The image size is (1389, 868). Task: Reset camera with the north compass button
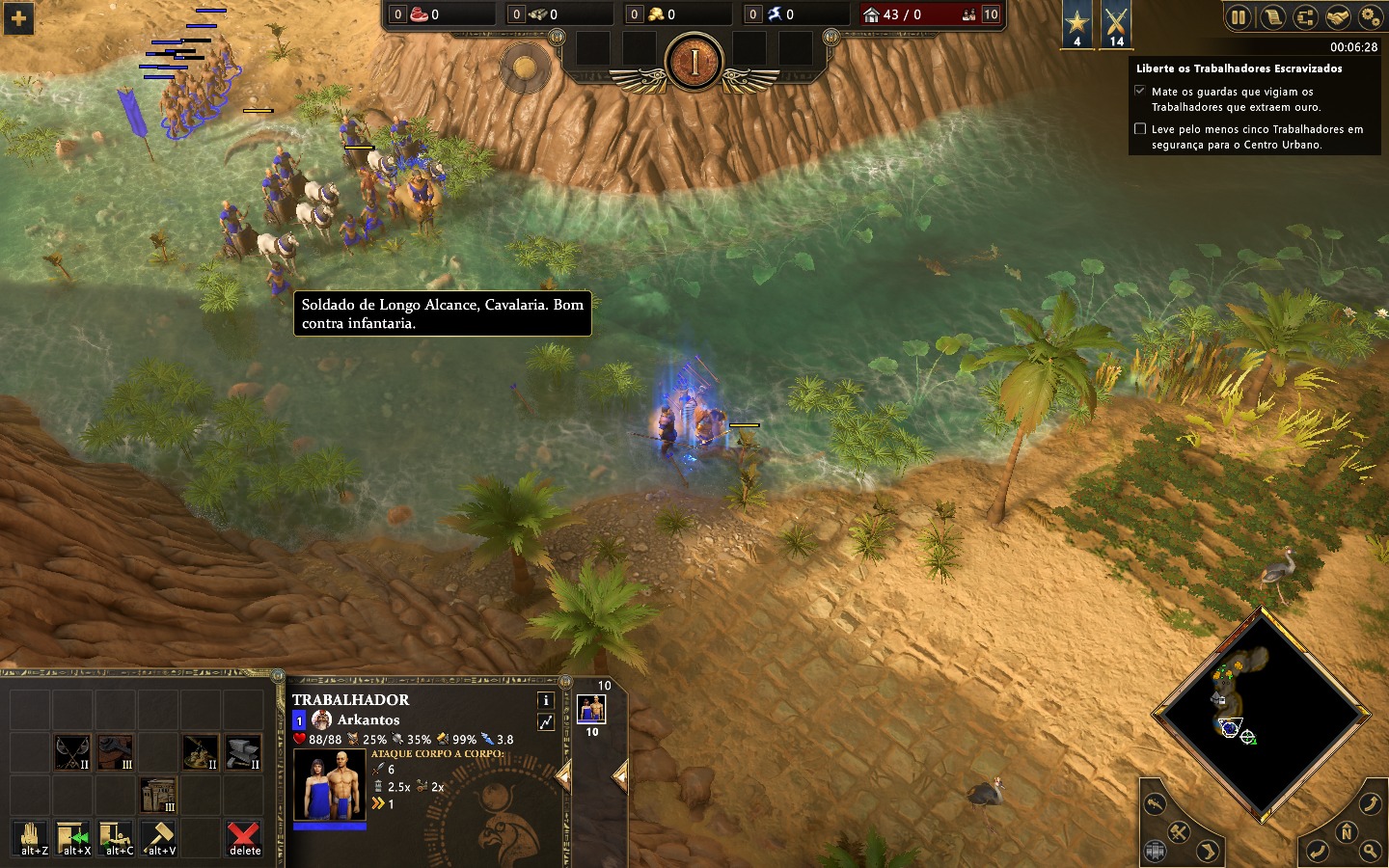click(x=1347, y=831)
